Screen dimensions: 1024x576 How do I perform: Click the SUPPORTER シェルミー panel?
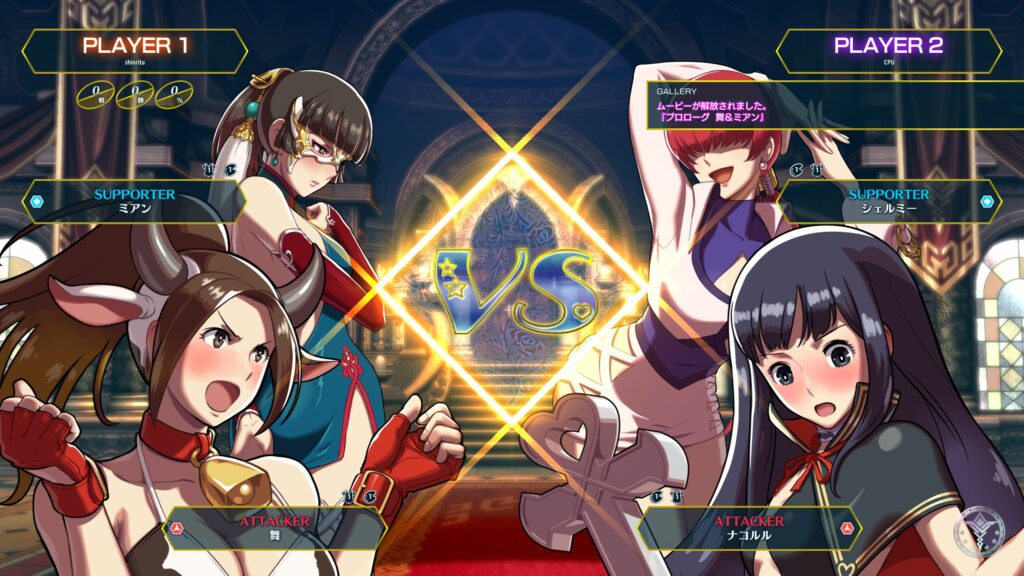(889, 200)
